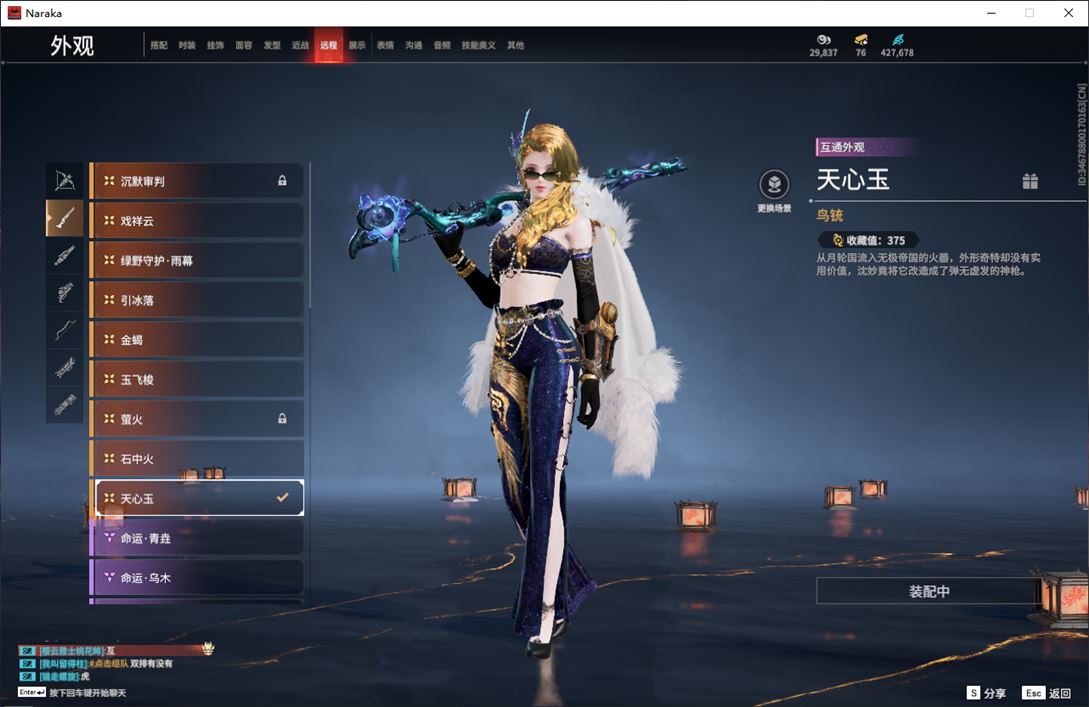Select the 命运·青垚 skin
Image resolution: width=1089 pixels, height=707 pixels.
tap(197, 538)
